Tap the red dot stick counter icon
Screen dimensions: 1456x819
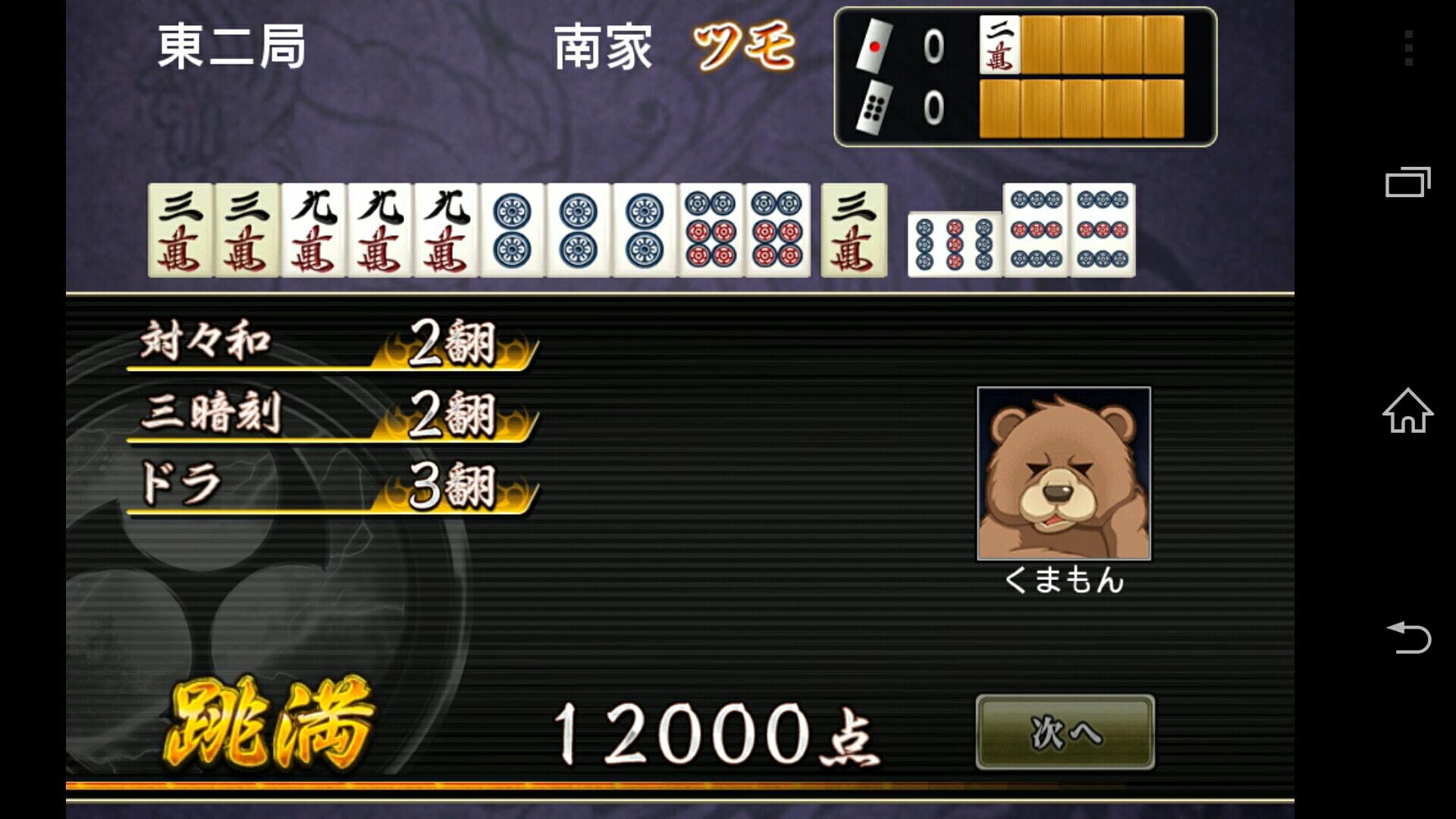(x=876, y=45)
